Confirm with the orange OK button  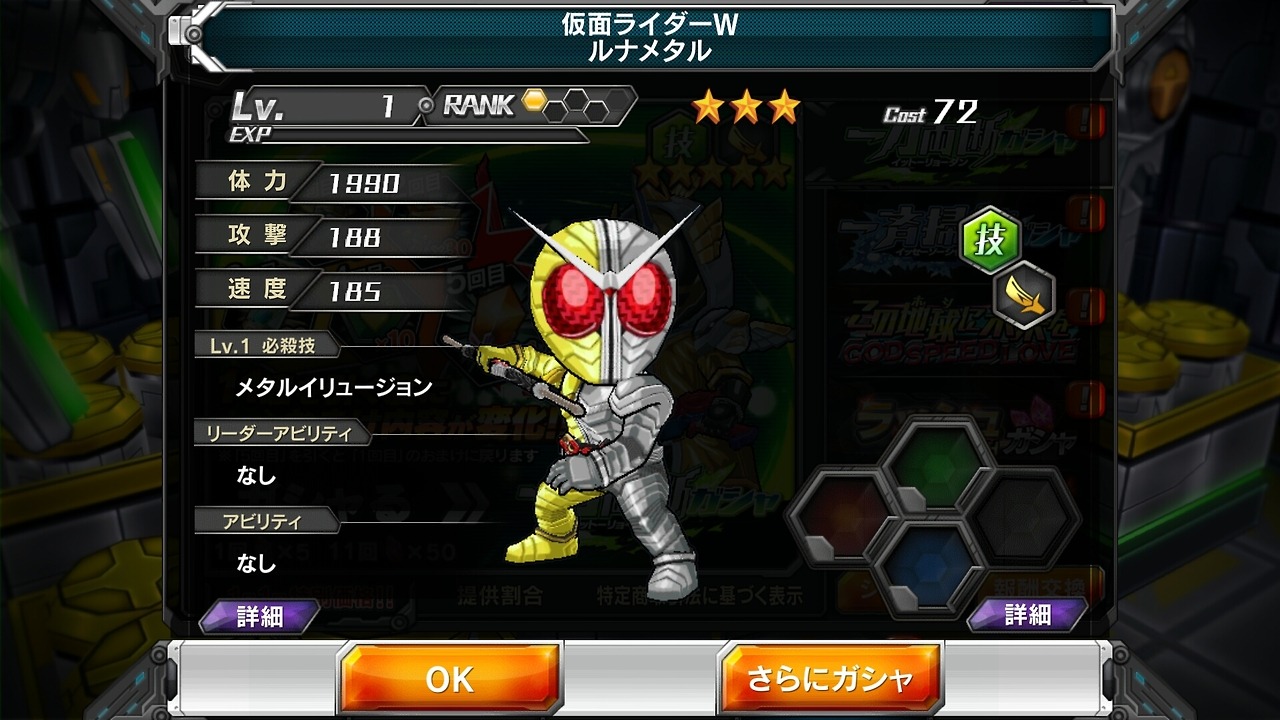pos(449,679)
